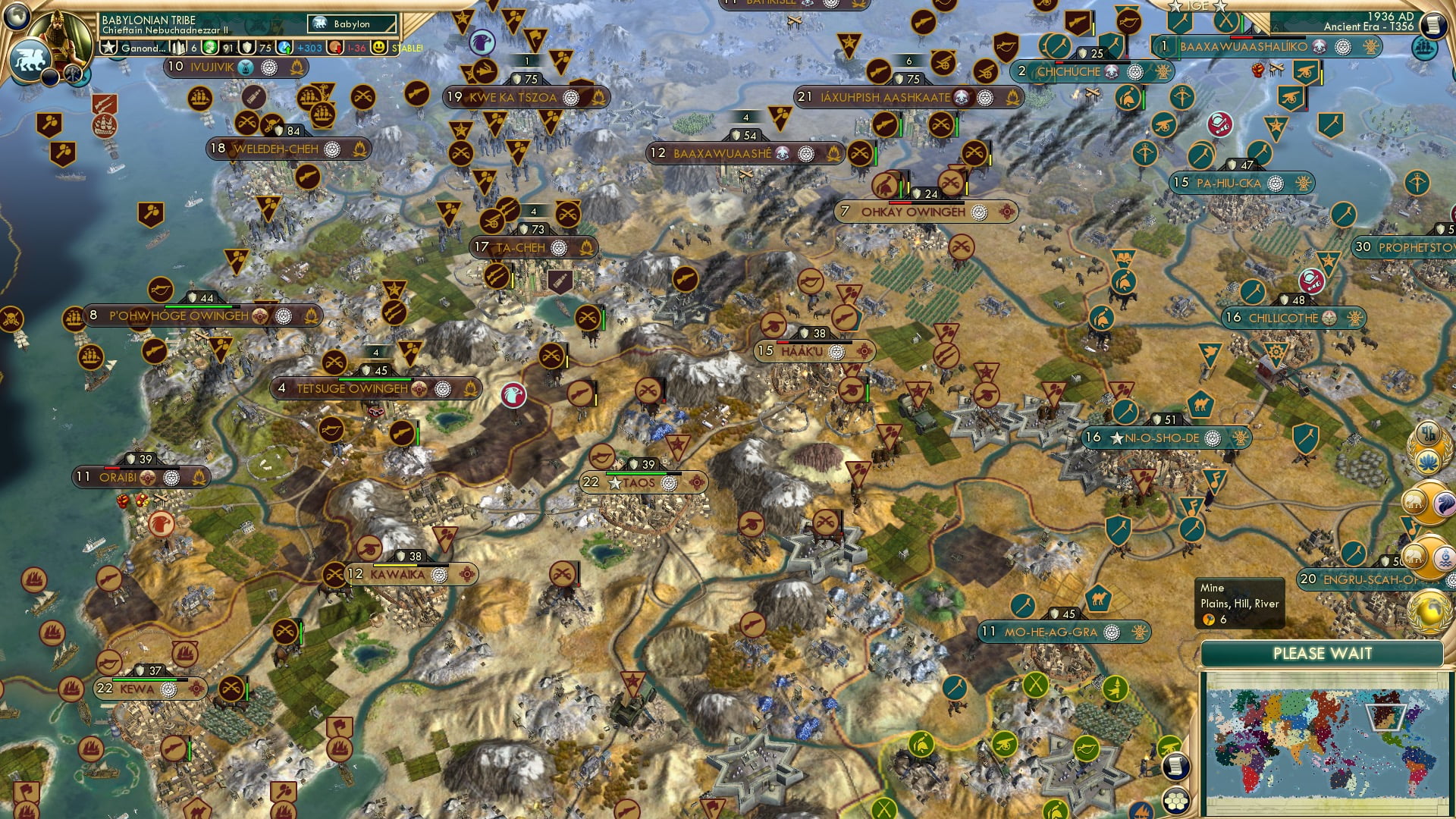Click the PLEASE WAIT button
Image resolution: width=1456 pixels, height=819 pixels.
(x=1323, y=653)
